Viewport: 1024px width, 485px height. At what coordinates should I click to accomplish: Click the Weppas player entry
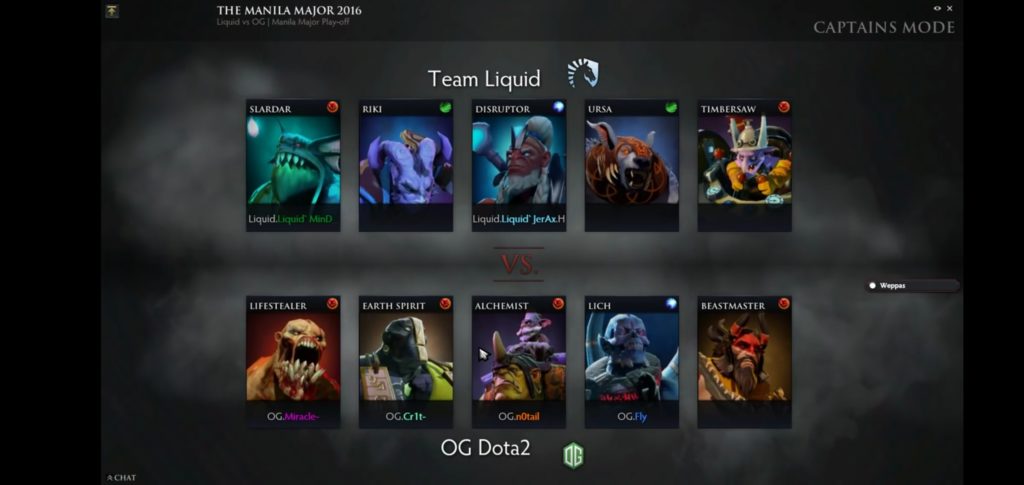point(911,286)
